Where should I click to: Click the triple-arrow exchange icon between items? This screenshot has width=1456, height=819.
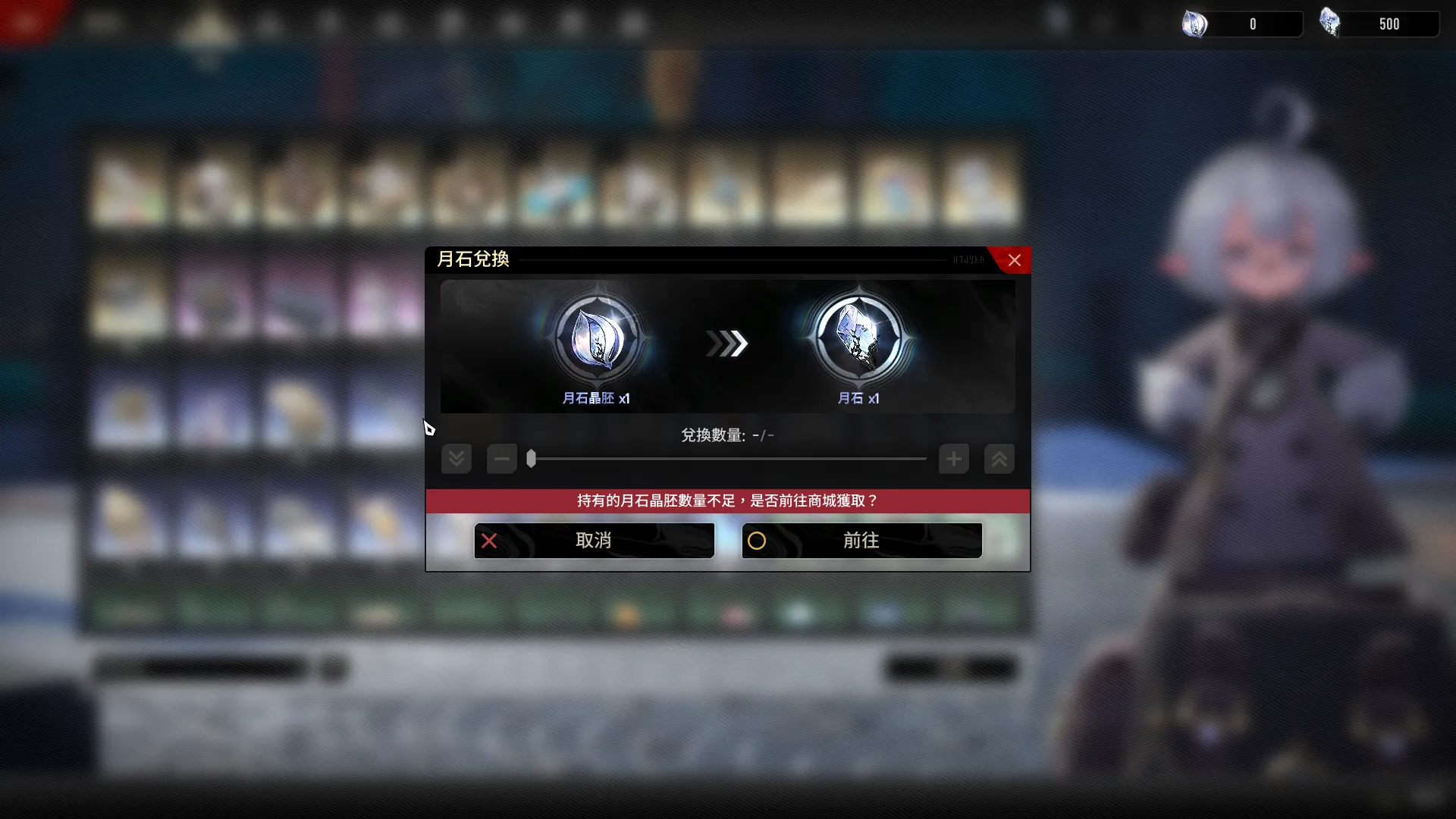click(x=726, y=344)
